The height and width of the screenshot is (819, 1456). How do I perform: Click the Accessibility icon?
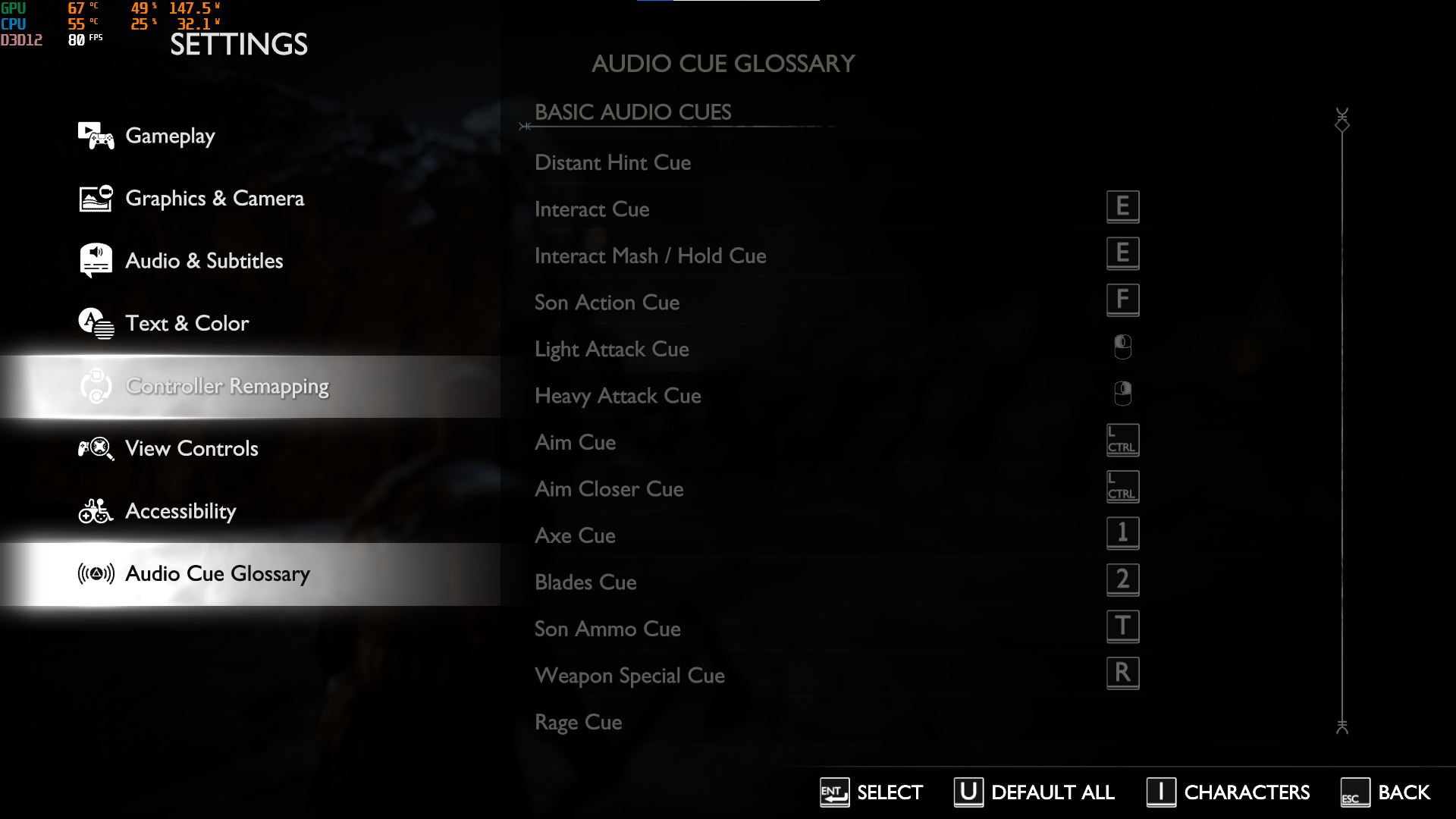(x=96, y=511)
